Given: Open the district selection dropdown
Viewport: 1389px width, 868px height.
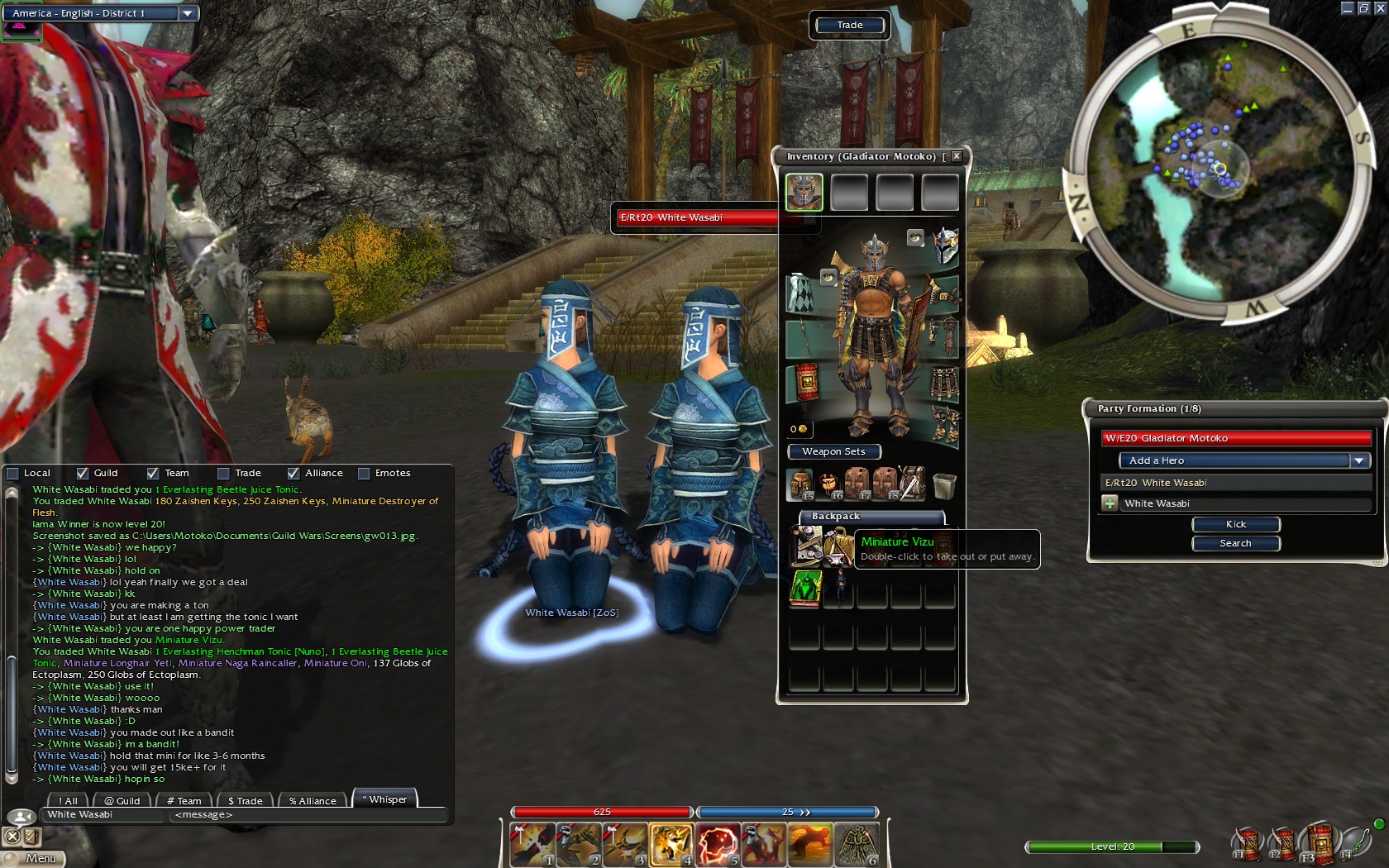Looking at the screenshot, I should coord(188,13).
